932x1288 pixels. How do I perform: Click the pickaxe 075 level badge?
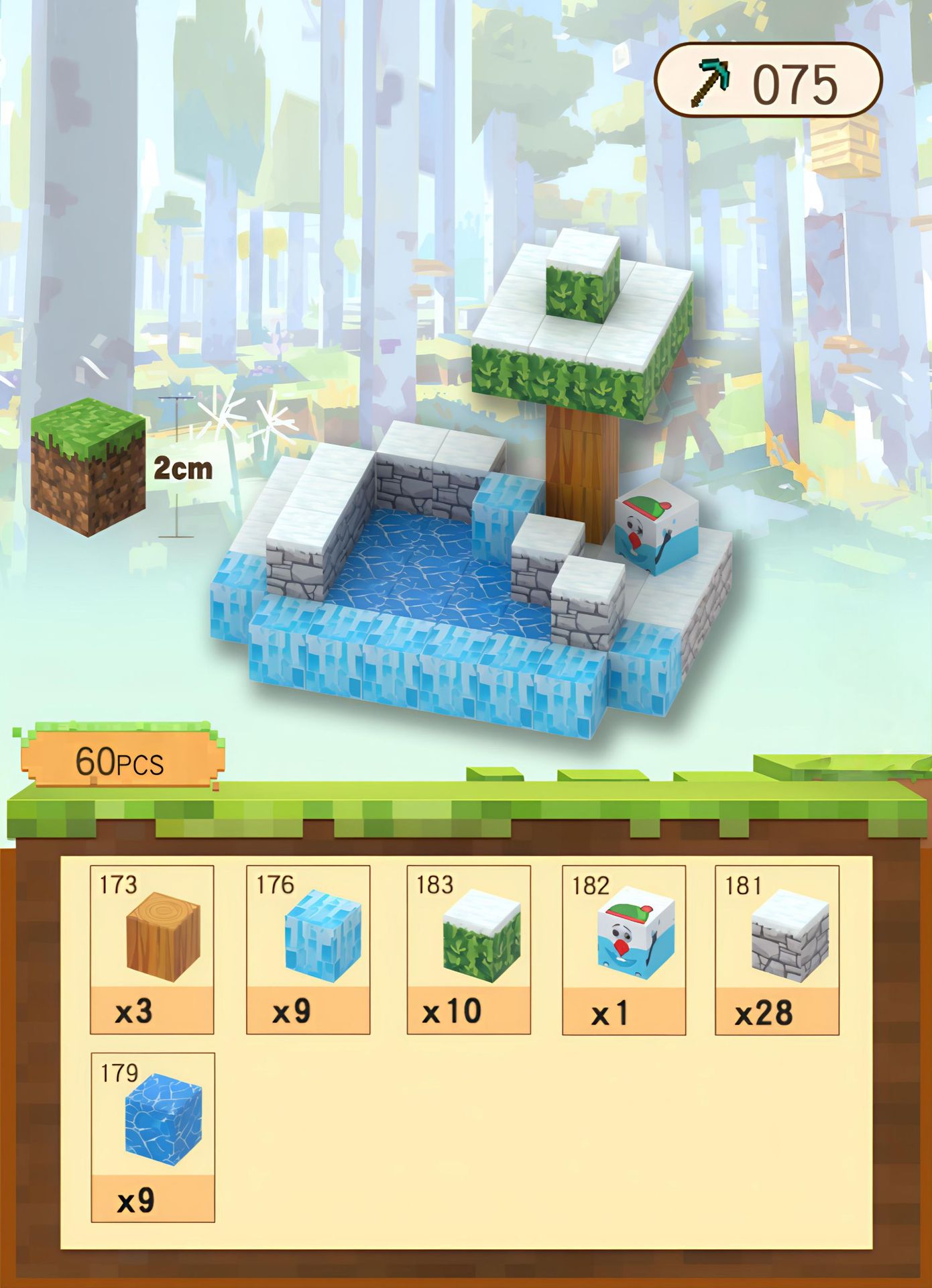click(767, 80)
